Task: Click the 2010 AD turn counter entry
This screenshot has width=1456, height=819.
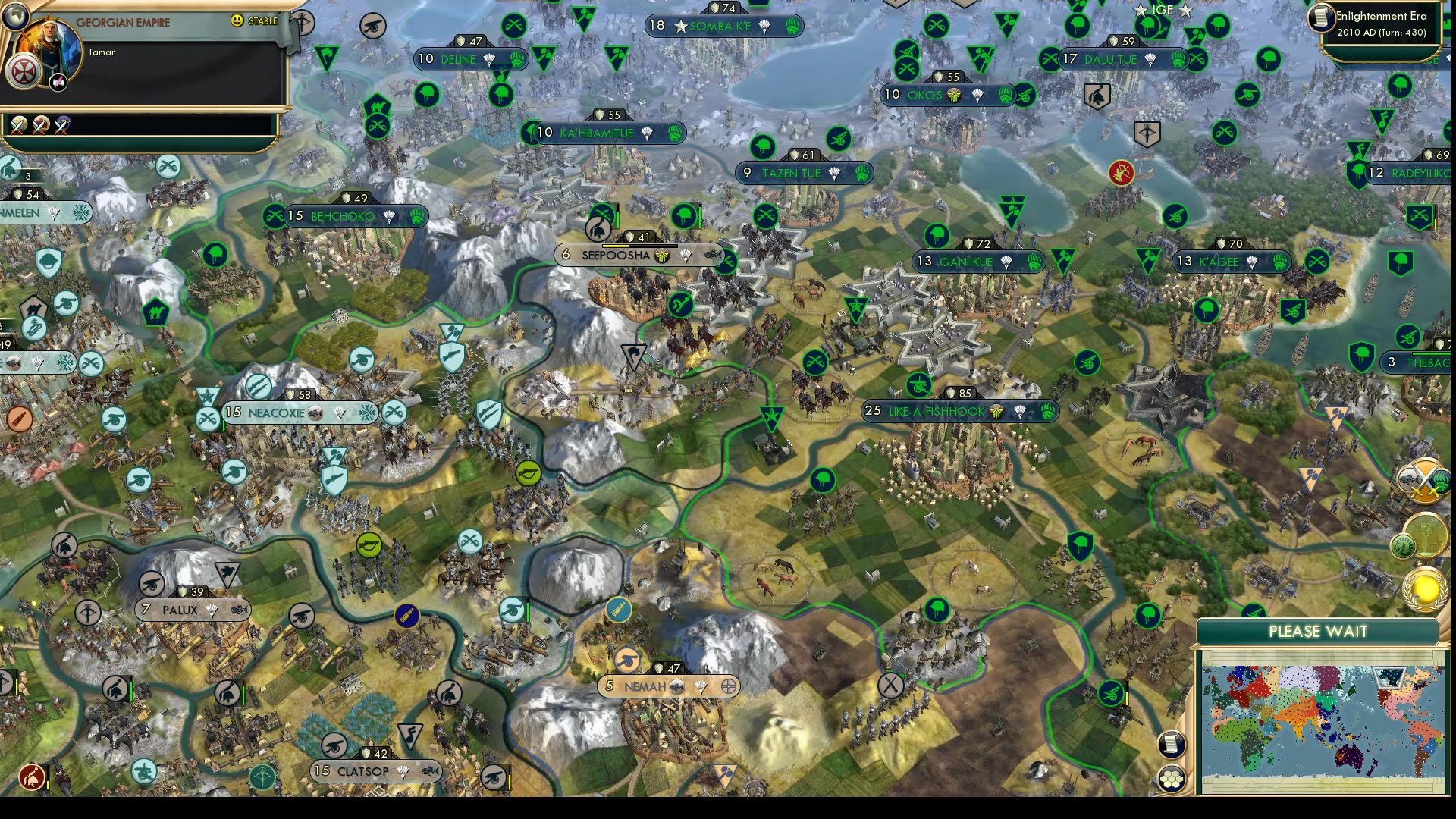Action: [1382, 32]
